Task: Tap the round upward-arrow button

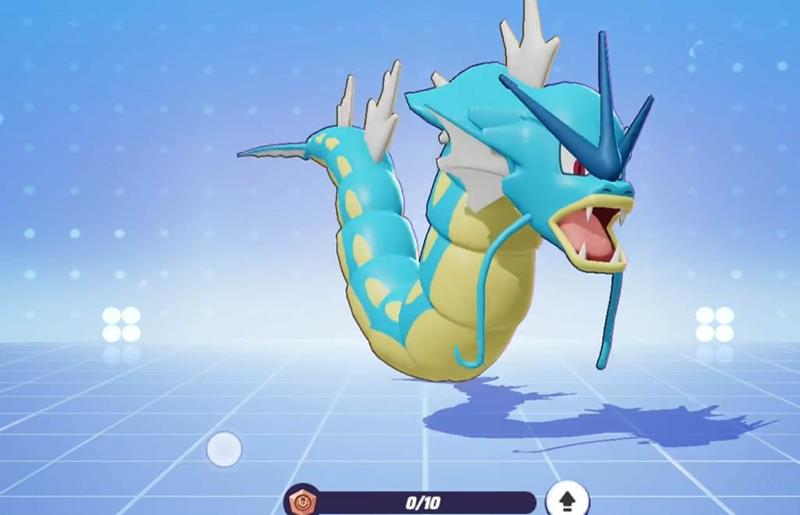Action: coord(567,500)
